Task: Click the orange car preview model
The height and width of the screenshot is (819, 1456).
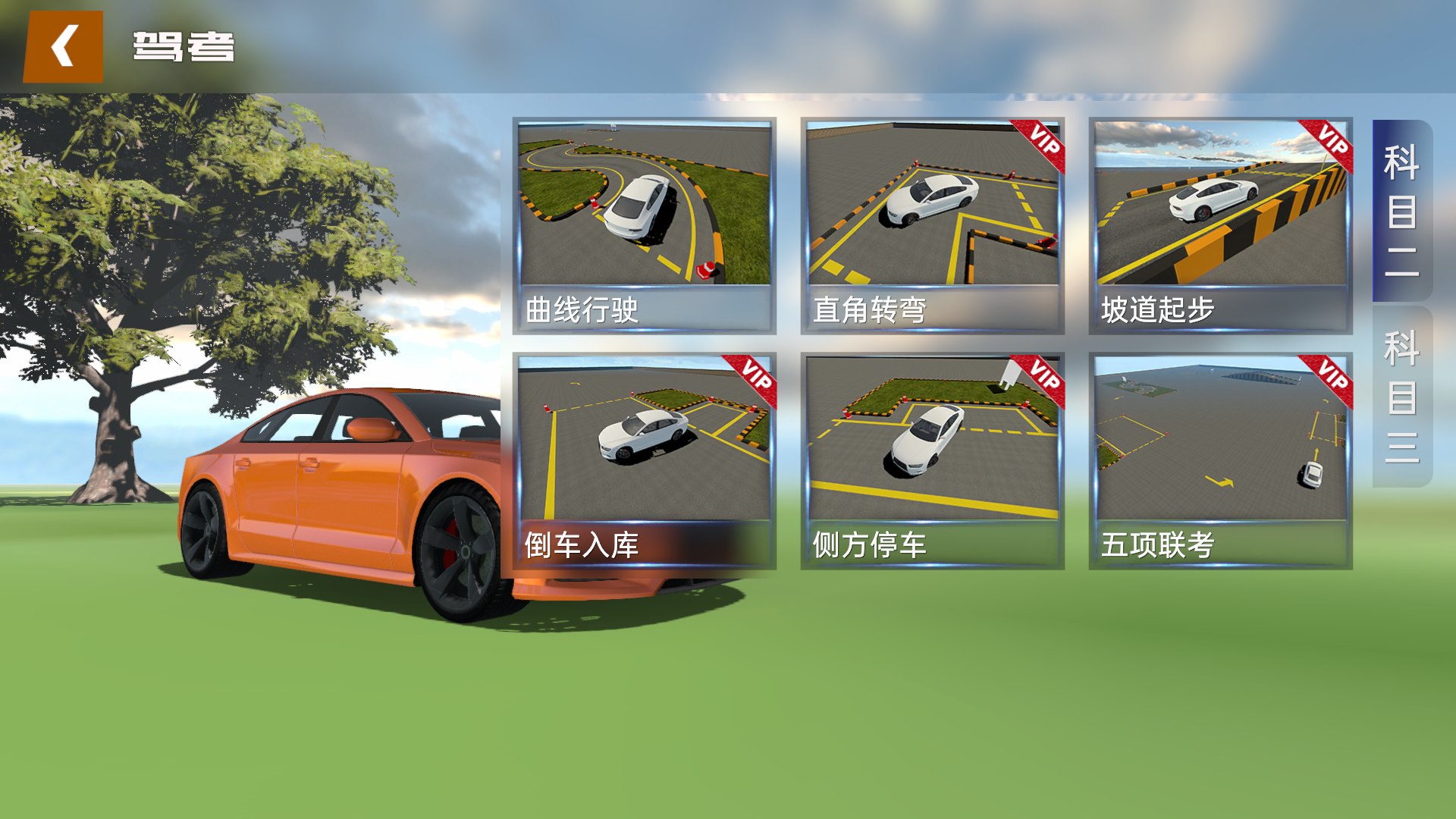Action: [x=341, y=493]
